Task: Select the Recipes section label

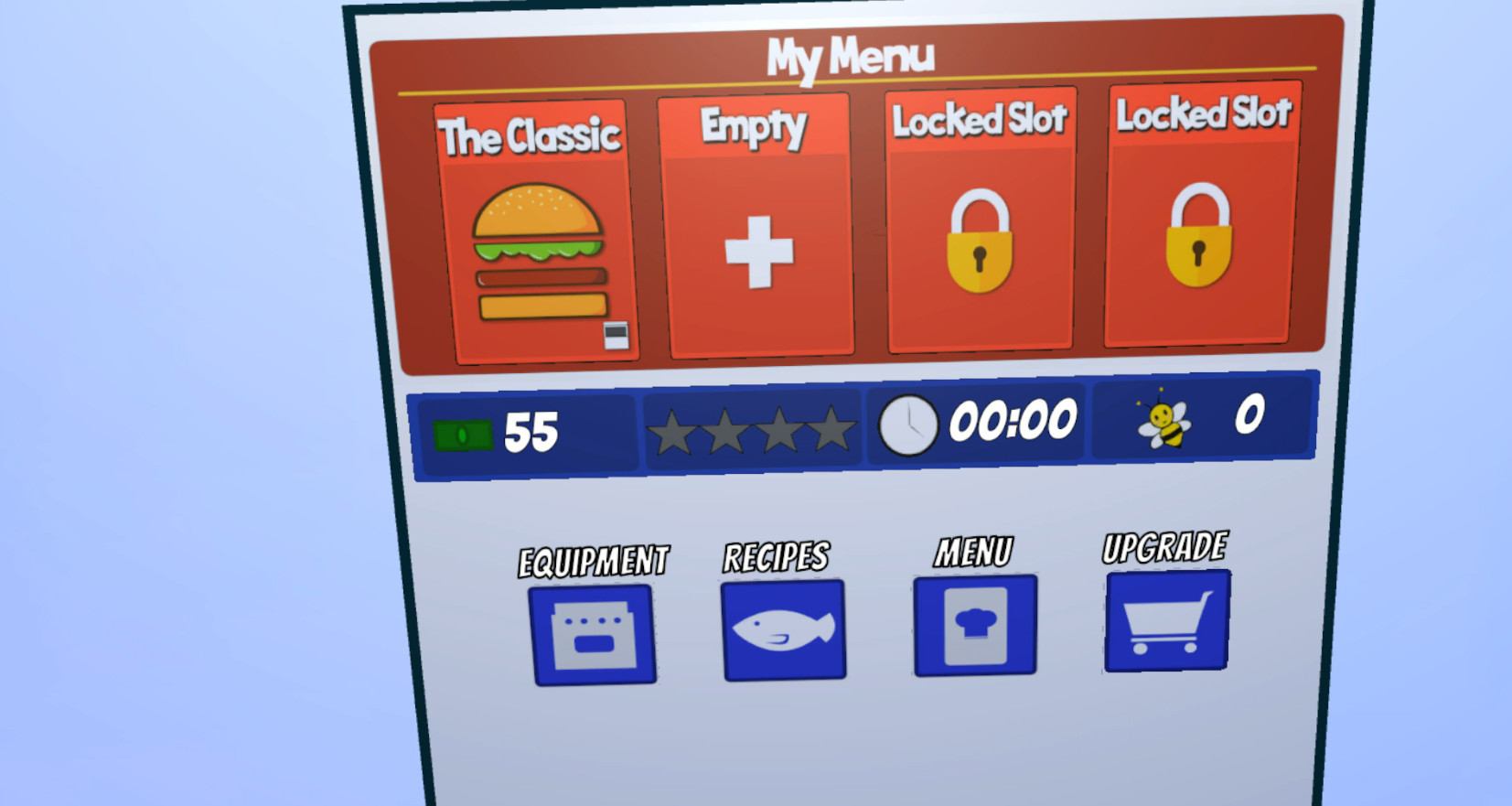Action: click(776, 554)
